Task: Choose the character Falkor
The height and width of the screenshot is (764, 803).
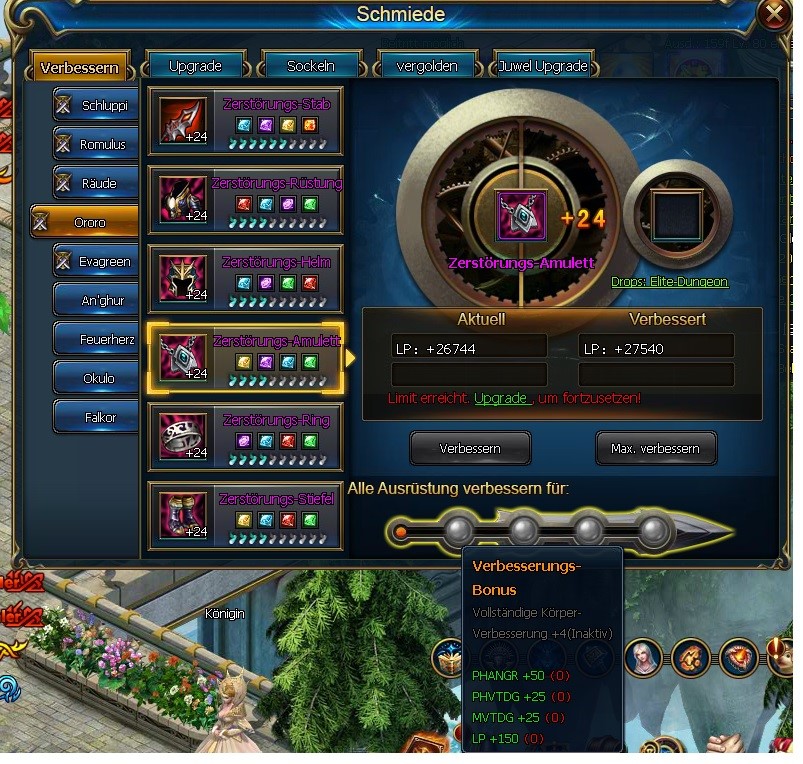Action: coord(95,417)
